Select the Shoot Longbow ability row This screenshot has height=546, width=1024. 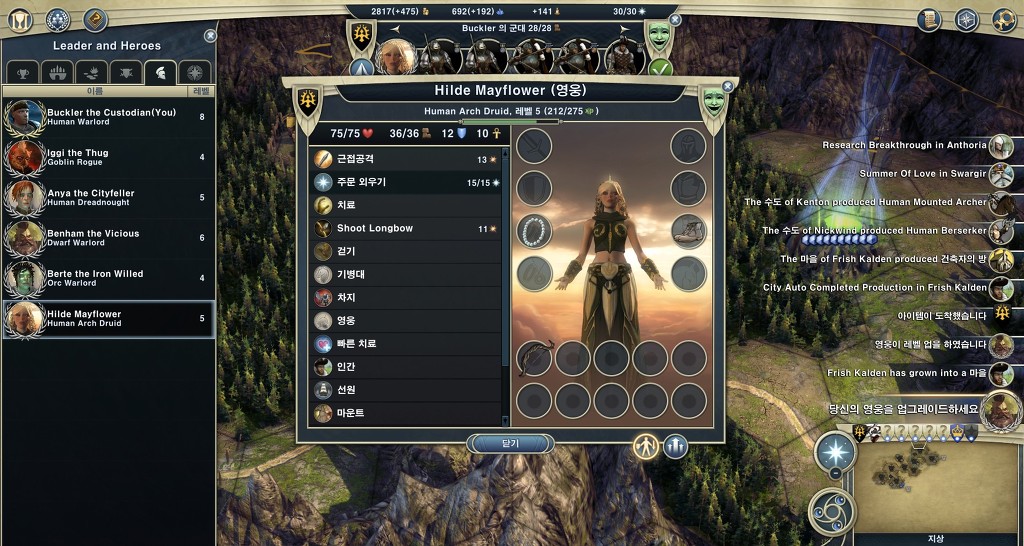click(405, 228)
